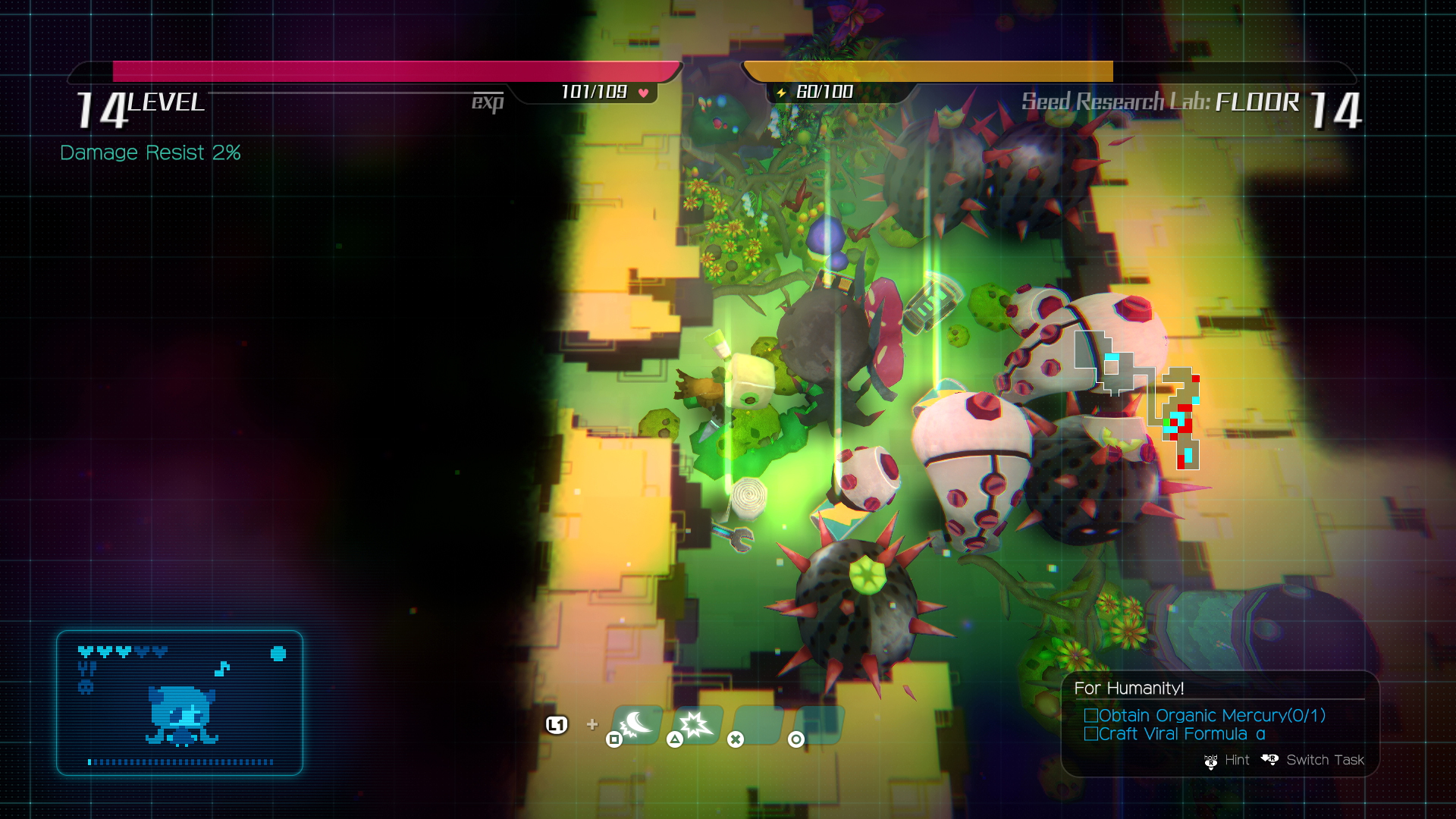This screenshot has width=1456, height=819.
Task: Click the wrench status icon on Toriko's monitor
Action: pyautogui.click(x=87, y=667)
